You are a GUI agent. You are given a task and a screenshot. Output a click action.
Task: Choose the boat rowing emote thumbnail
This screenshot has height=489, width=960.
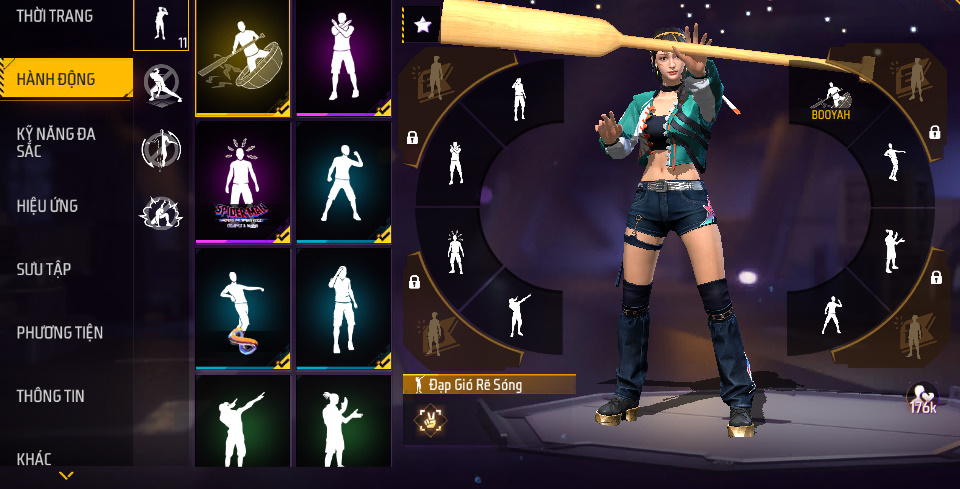(243, 58)
